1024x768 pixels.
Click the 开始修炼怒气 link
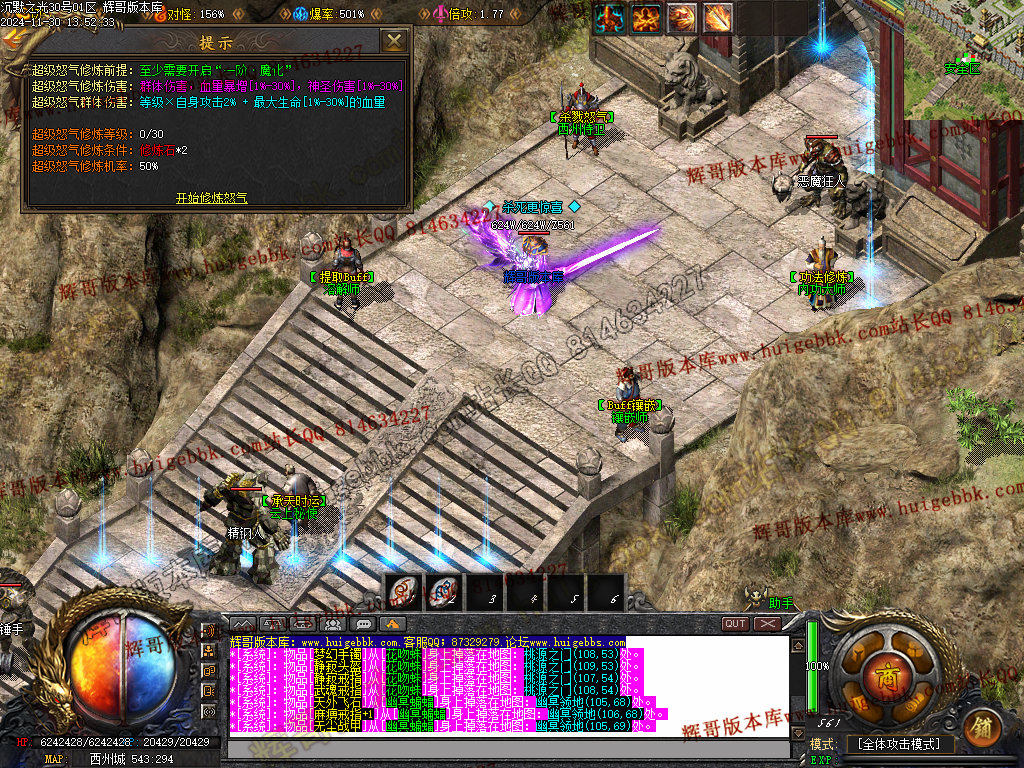211,198
